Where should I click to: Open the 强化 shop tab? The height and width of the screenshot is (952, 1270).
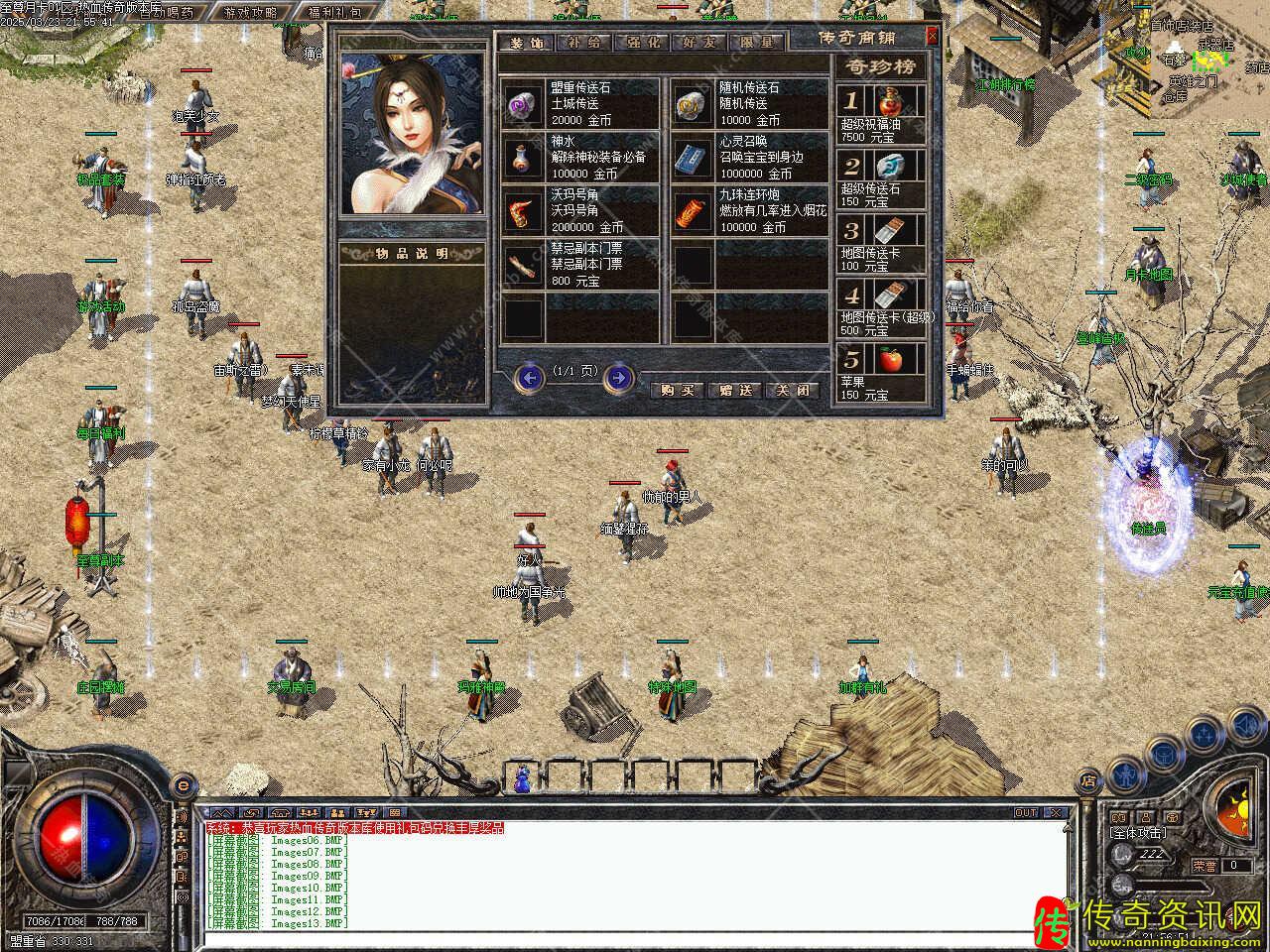(x=641, y=43)
